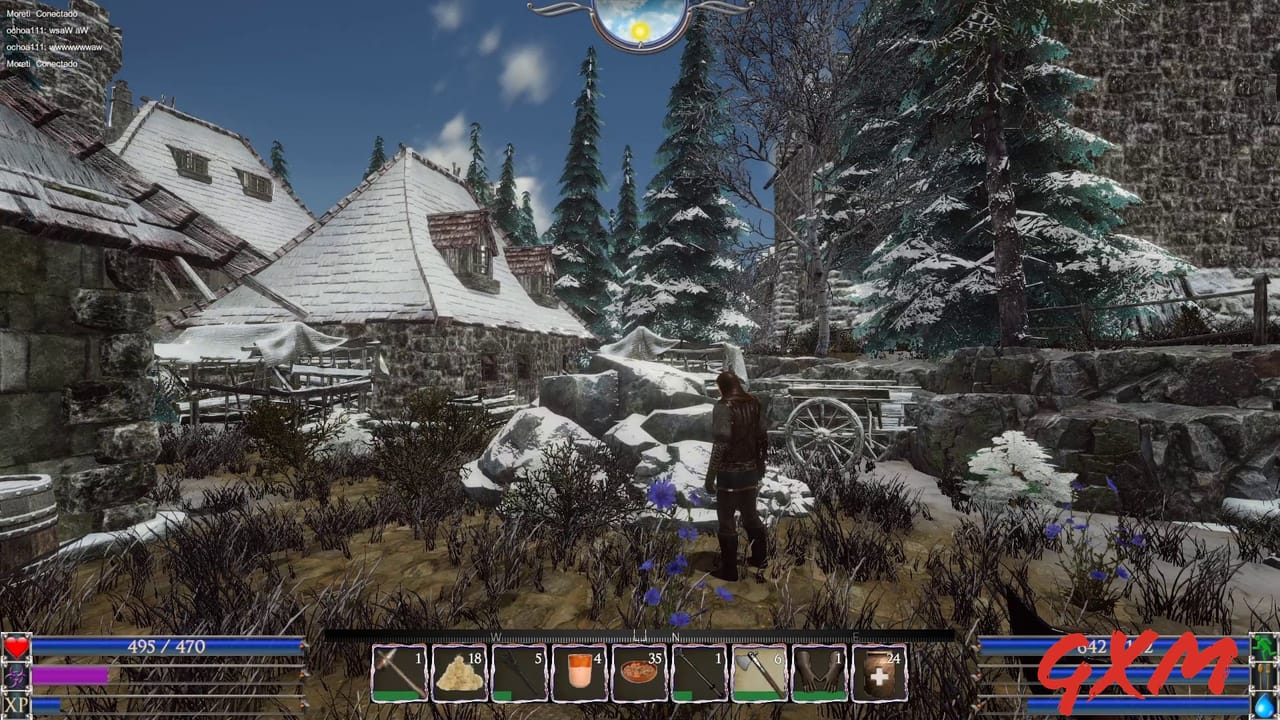The width and height of the screenshot is (1280, 720).
Task: Click the purple biohazard poison icon
Action: click(14, 676)
